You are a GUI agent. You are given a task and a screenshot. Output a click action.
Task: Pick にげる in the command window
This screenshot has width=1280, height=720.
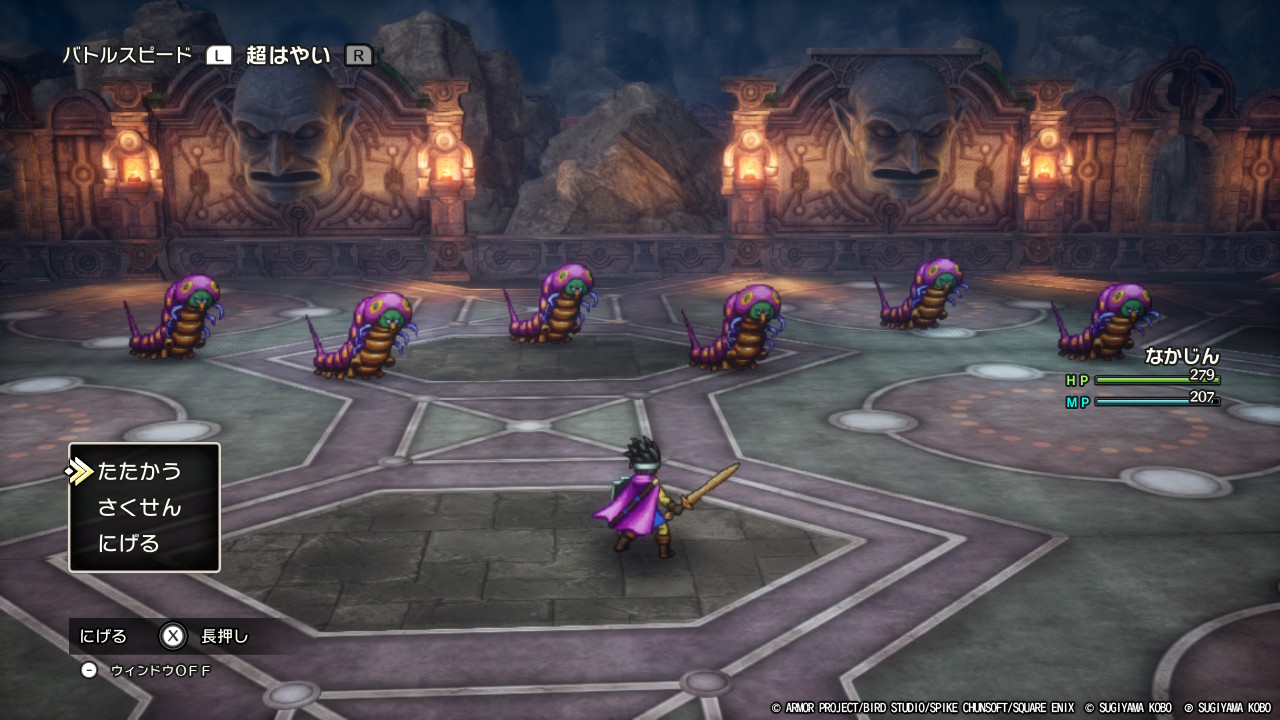[x=129, y=543]
